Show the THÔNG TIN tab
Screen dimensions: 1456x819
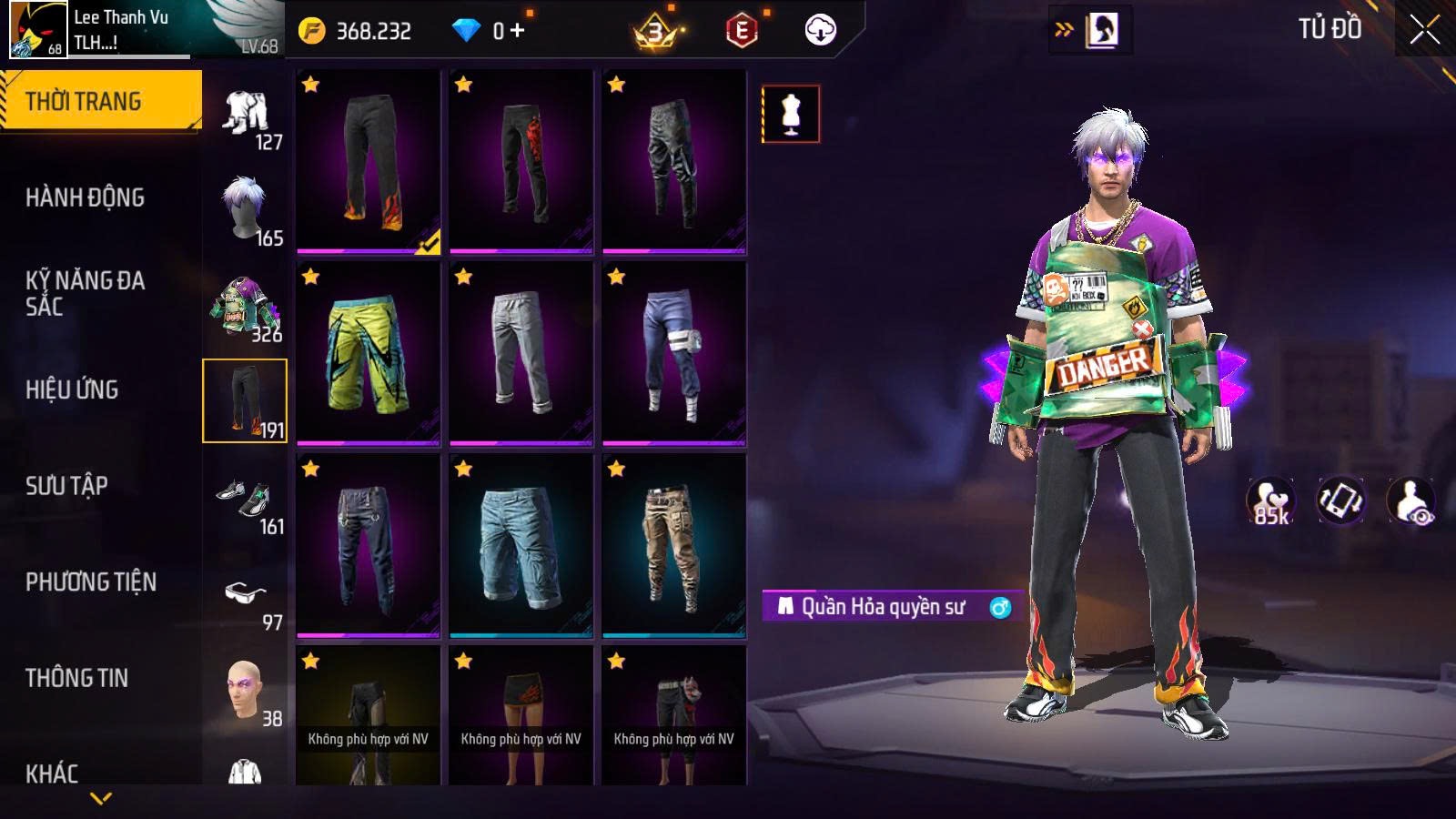coord(76,678)
